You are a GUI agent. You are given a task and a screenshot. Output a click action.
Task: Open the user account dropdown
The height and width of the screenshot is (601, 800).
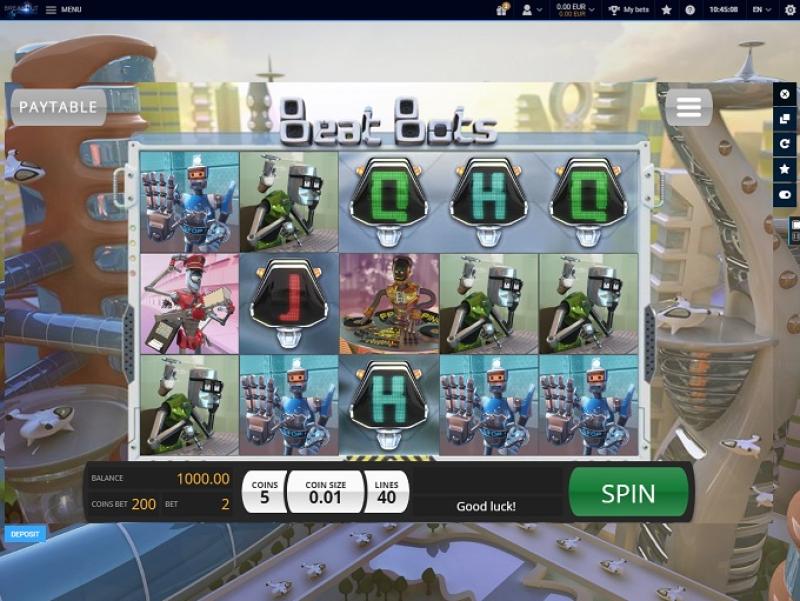click(532, 9)
